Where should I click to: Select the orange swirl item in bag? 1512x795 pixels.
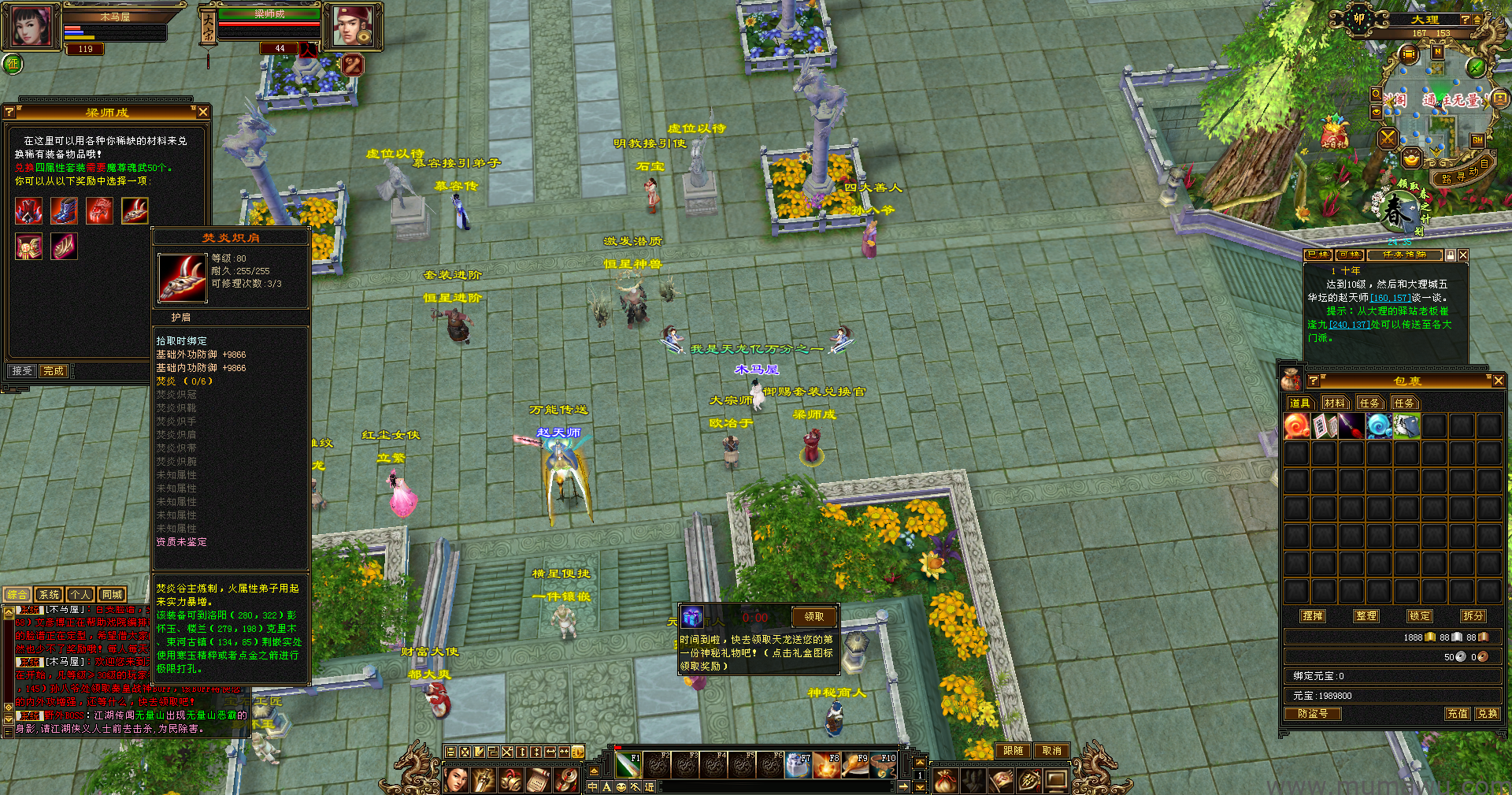[1297, 426]
